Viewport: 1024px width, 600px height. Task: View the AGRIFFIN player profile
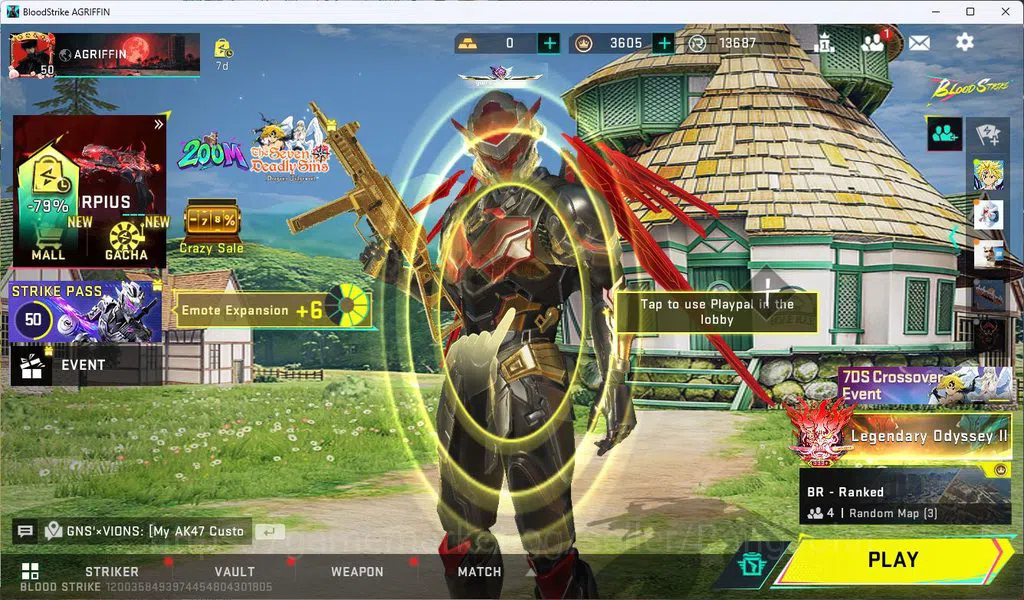click(32, 55)
